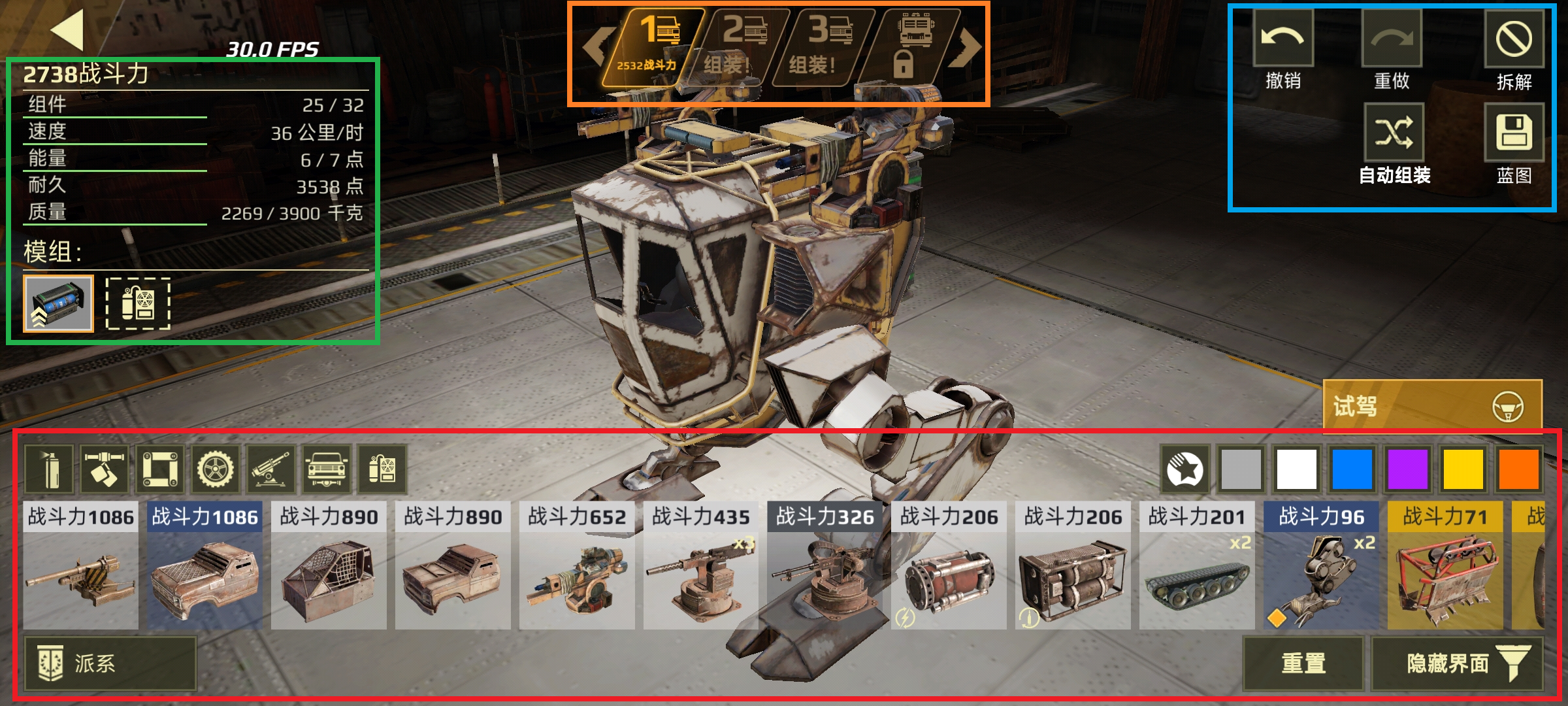
Task: Start a test drive (试驾)
Action: (1432, 407)
